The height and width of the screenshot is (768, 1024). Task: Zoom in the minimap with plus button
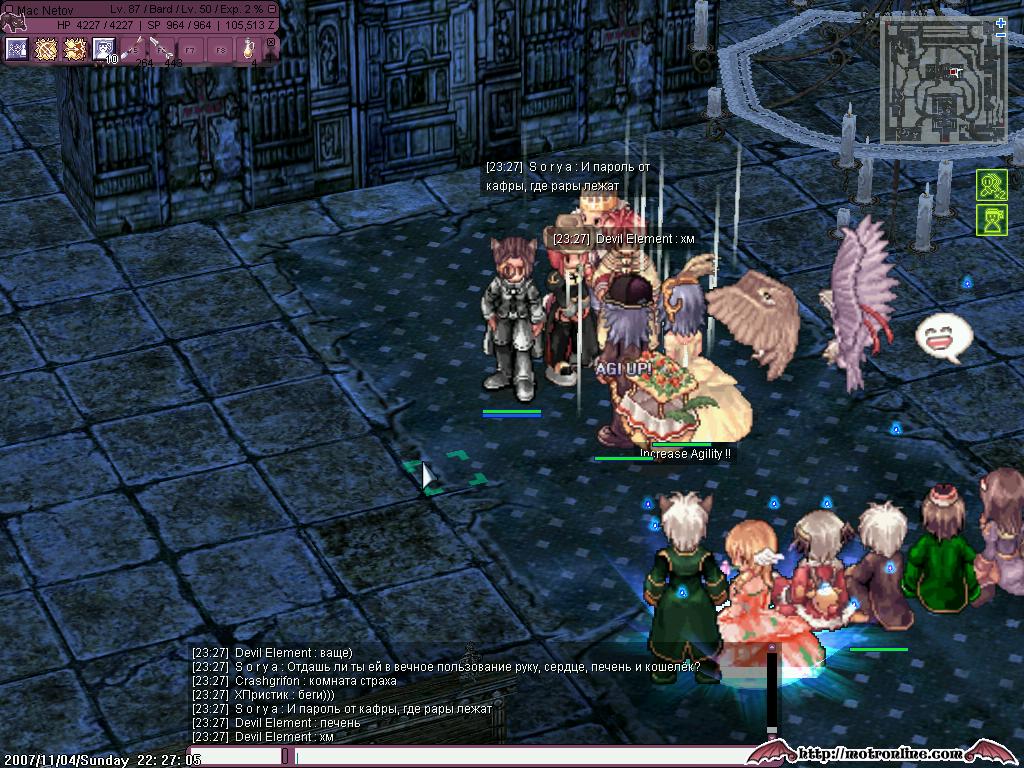tap(1001, 22)
